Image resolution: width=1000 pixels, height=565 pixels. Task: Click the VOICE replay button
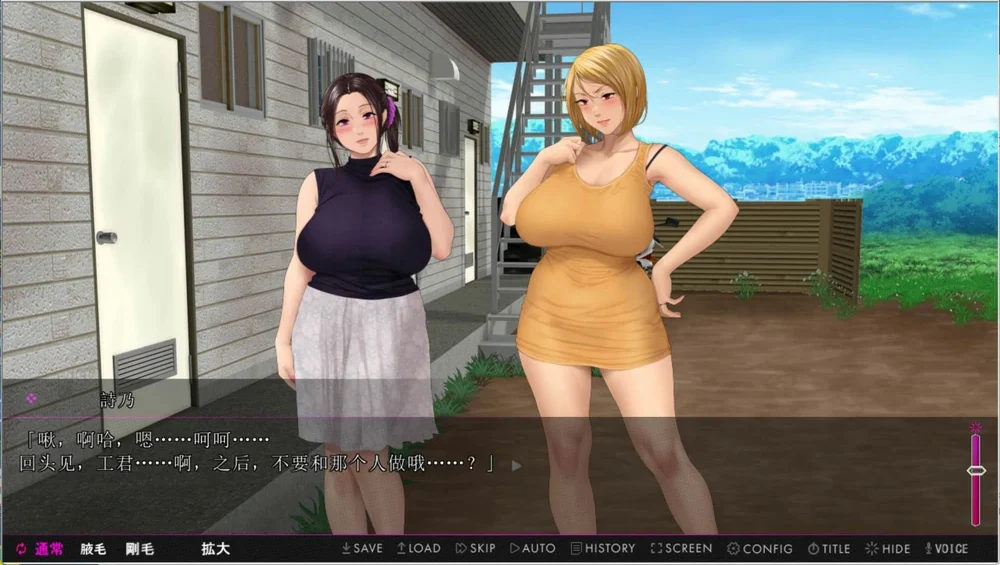[946, 548]
